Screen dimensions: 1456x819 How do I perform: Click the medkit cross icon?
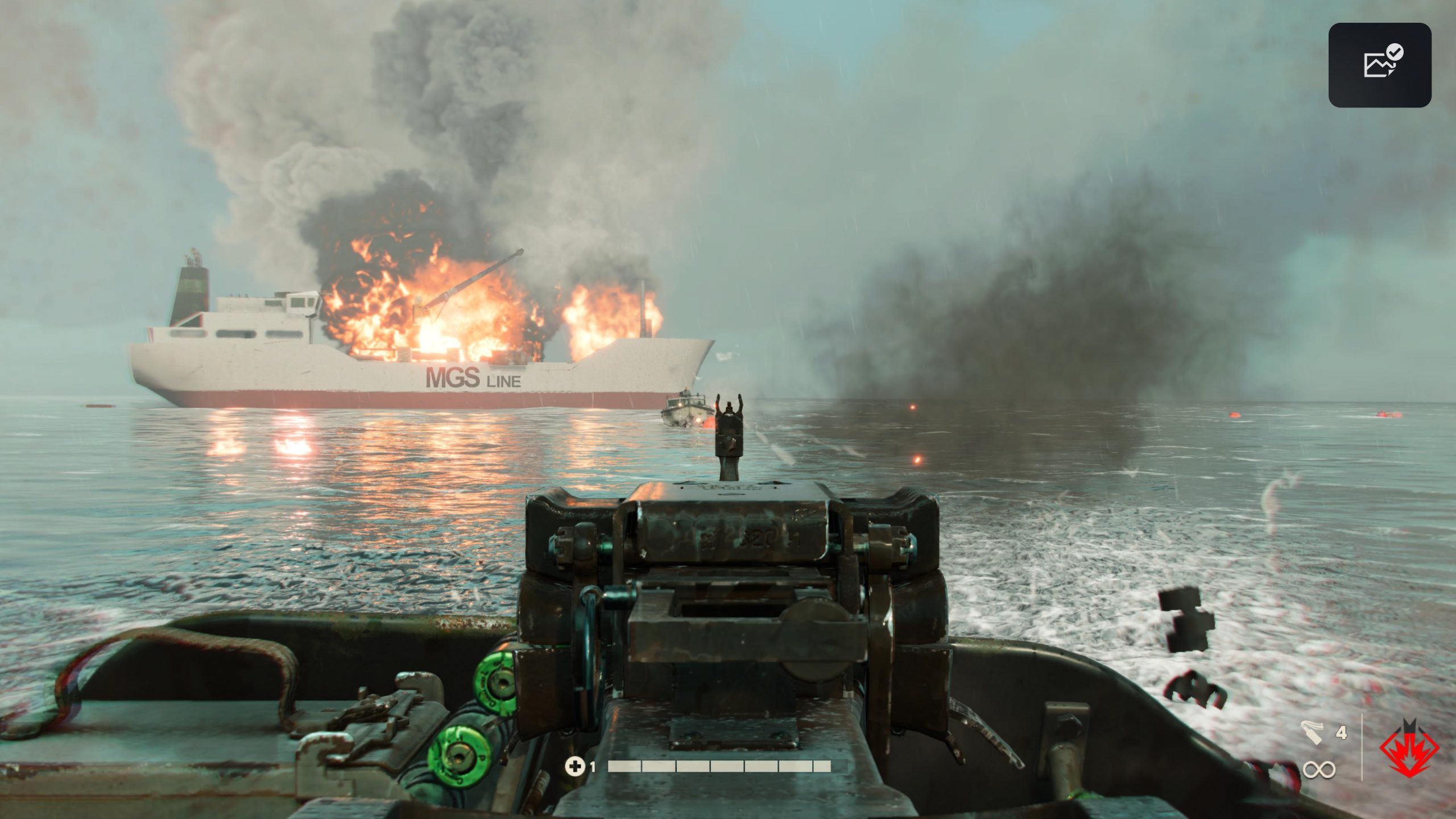pos(575,766)
